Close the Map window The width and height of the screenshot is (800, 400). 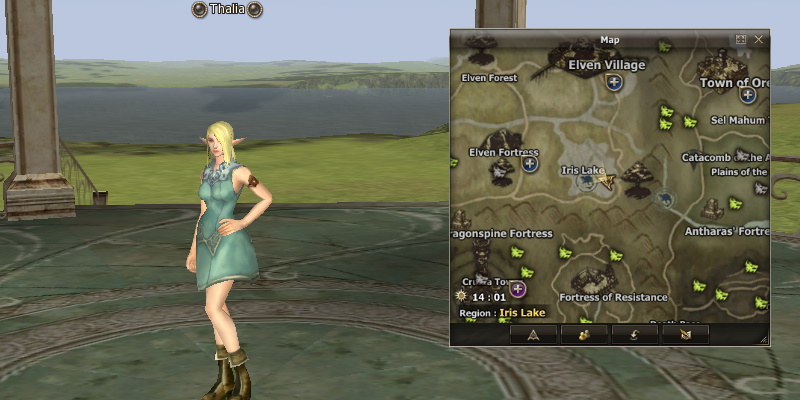point(759,40)
